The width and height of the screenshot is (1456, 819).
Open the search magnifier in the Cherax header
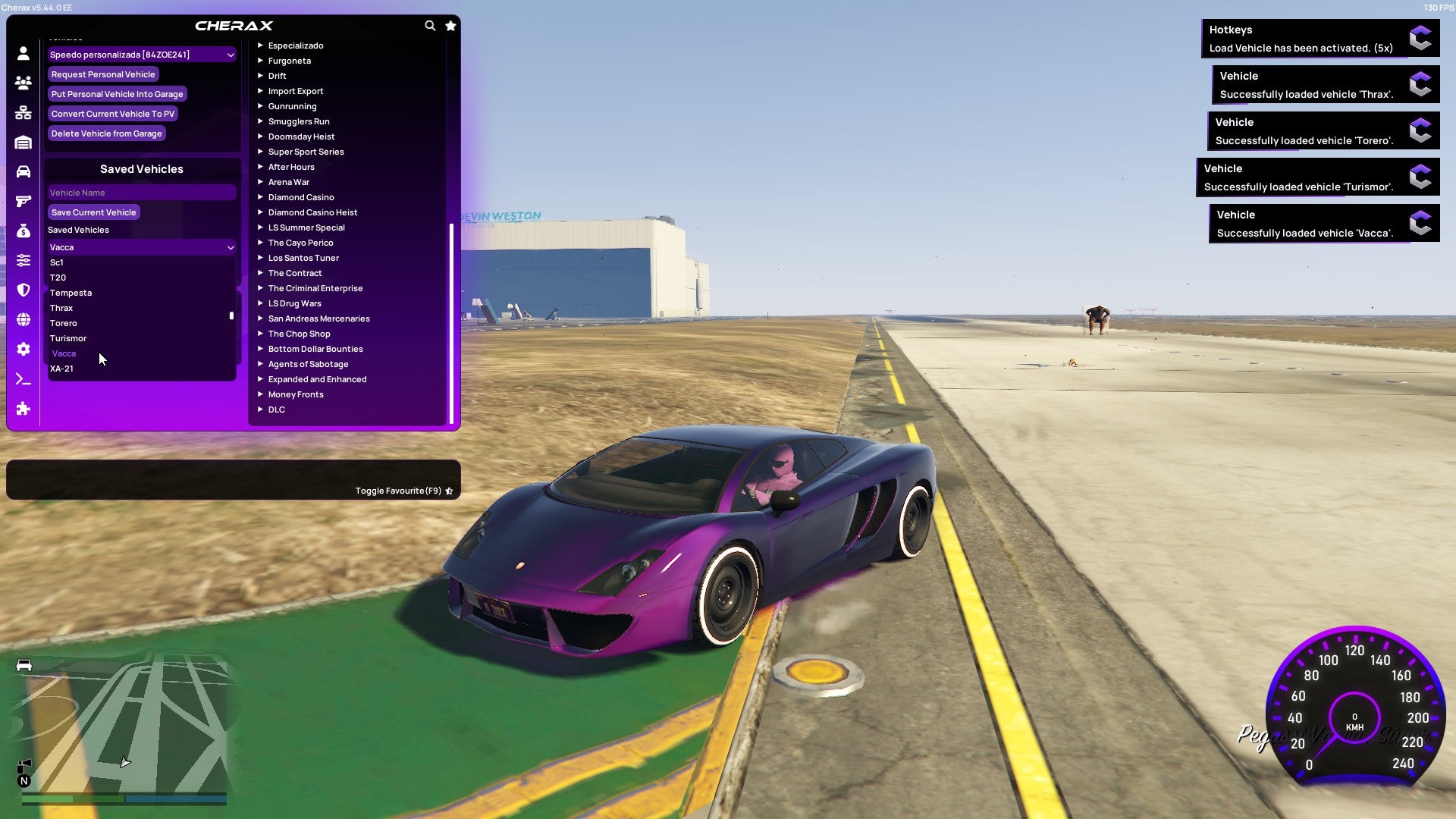[x=430, y=25]
